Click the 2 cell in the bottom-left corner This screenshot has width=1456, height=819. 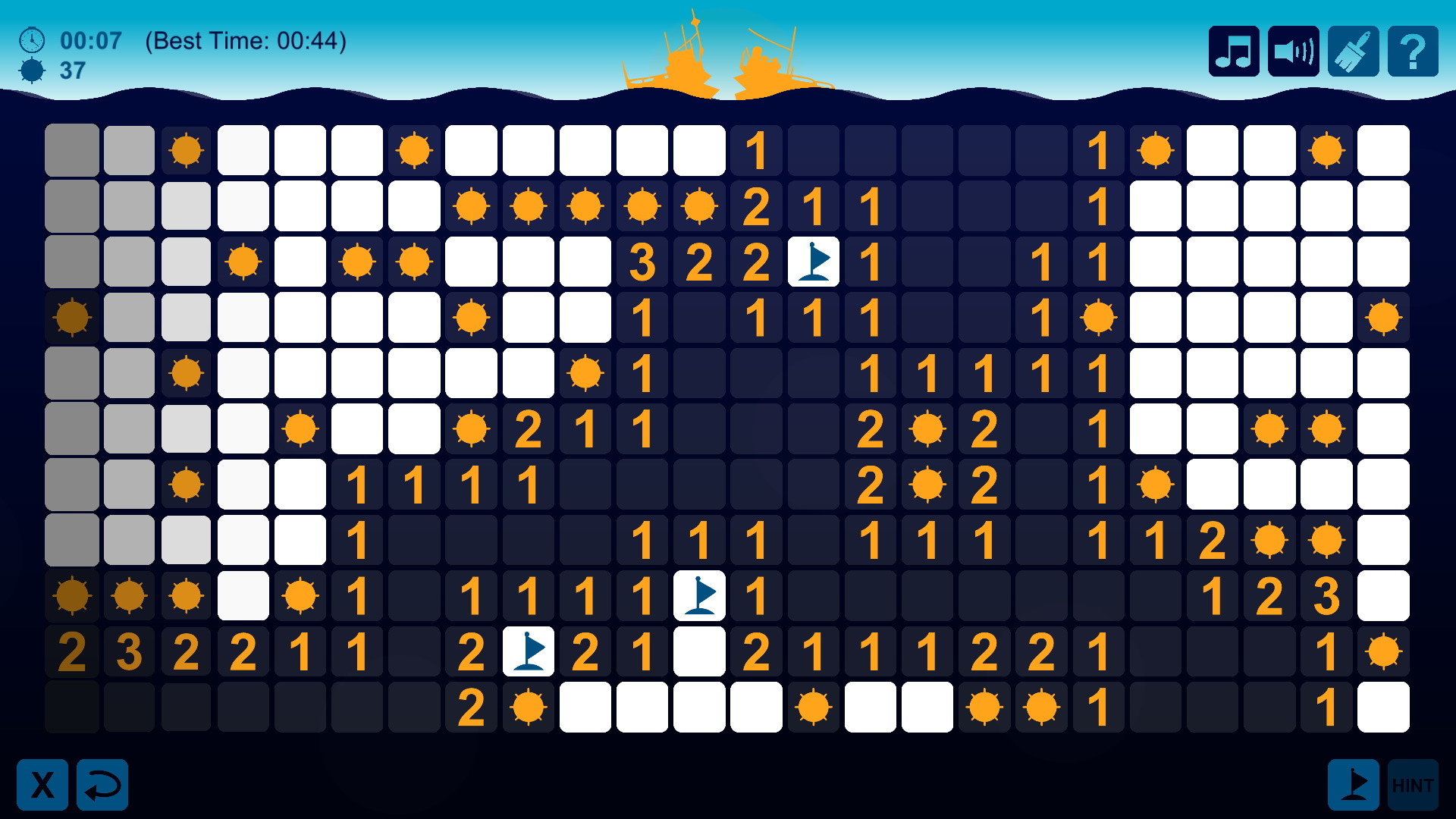(x=72, y=651)
